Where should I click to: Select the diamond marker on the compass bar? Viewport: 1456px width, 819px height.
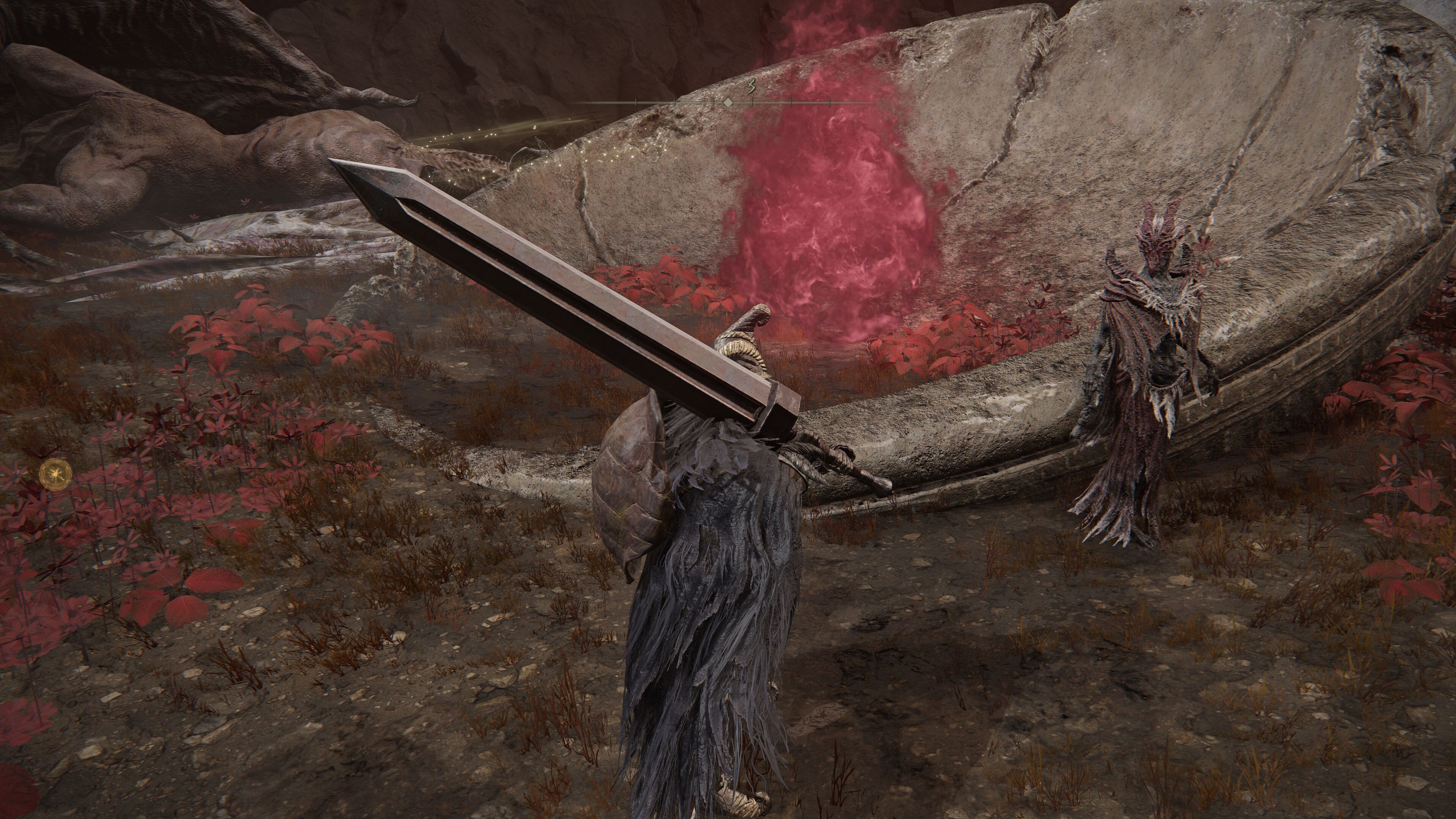point(728,102)
